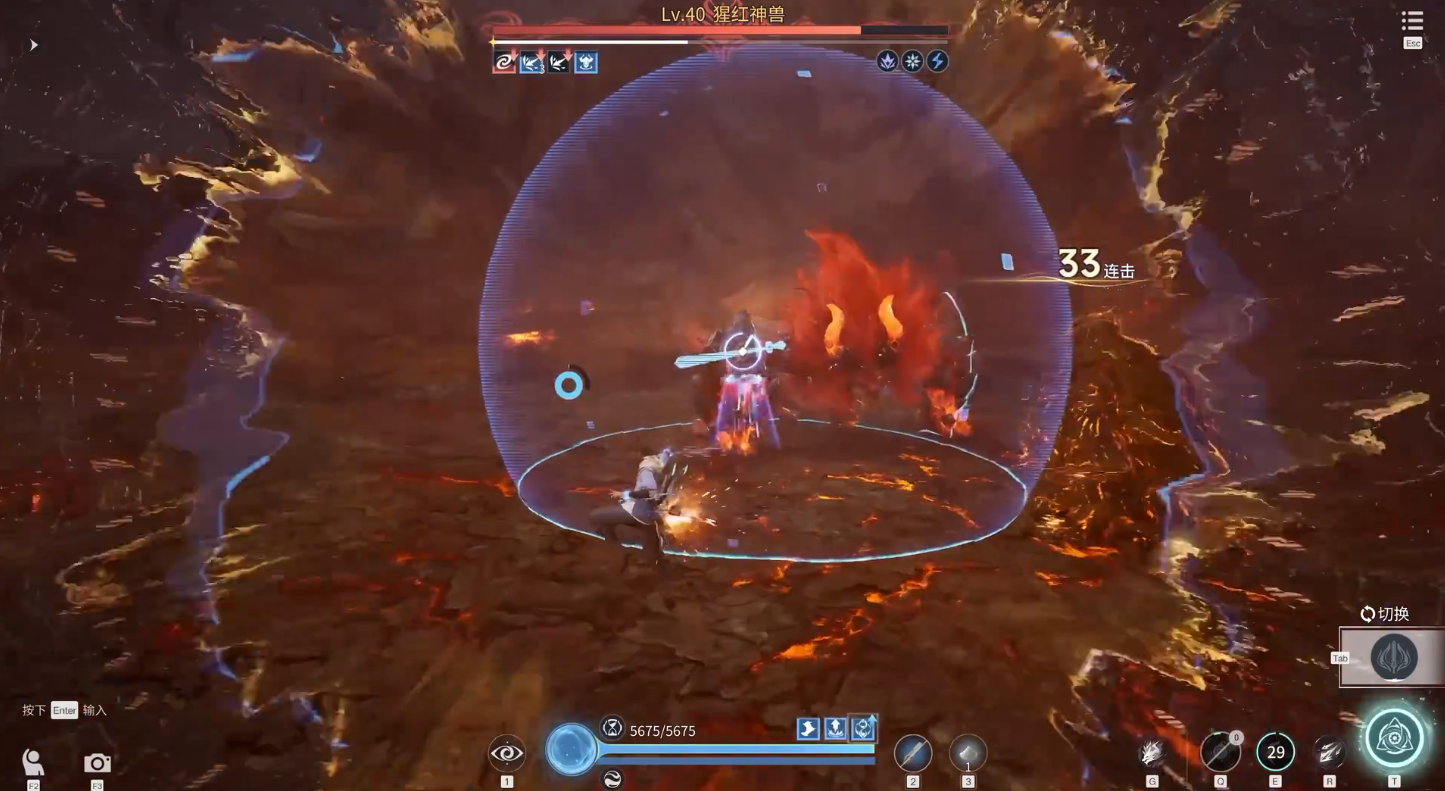Click the E skill on cooldown 29

click(1275, 753)
